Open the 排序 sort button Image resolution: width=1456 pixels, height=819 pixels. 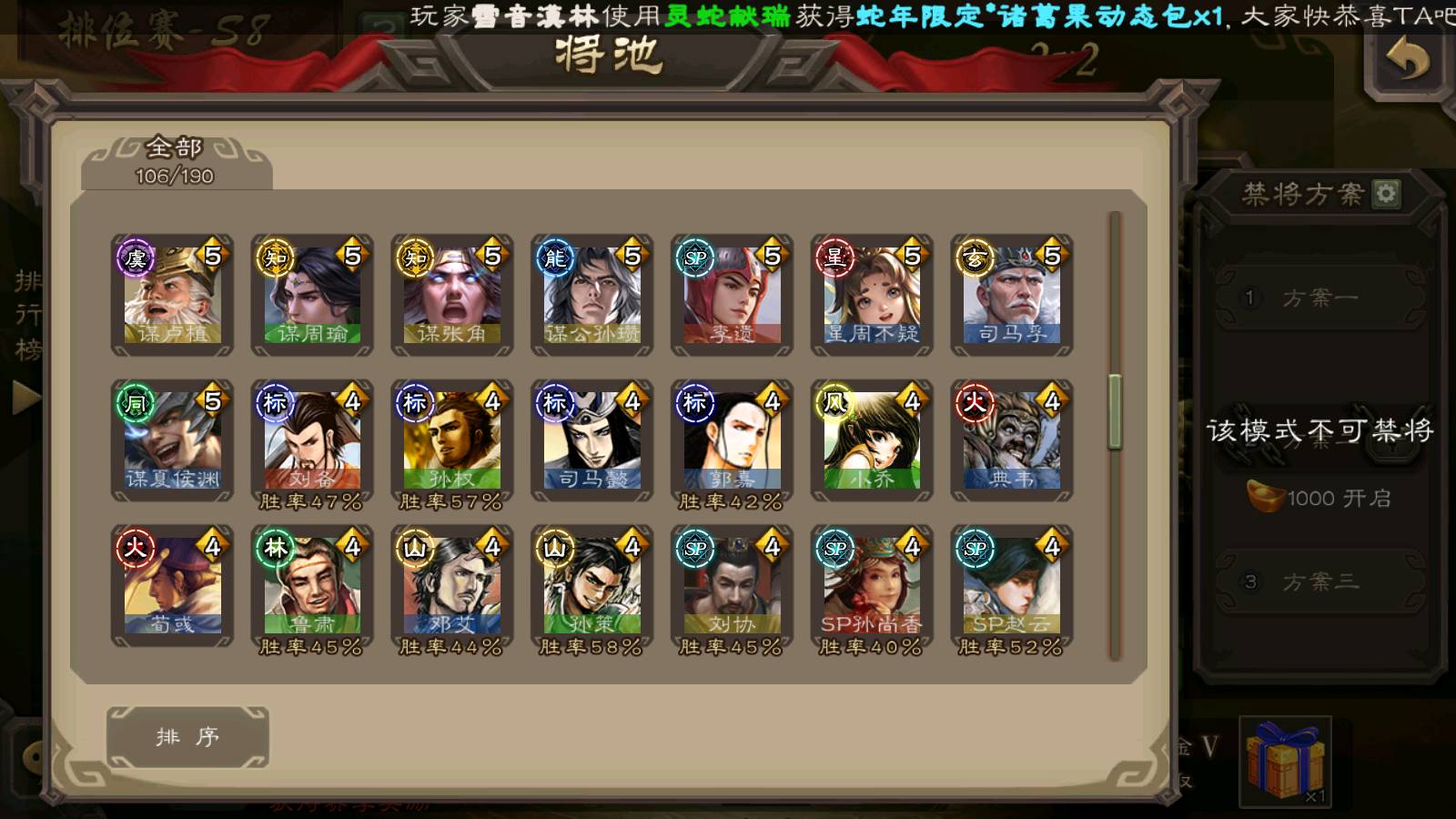(x=187, y=737)
